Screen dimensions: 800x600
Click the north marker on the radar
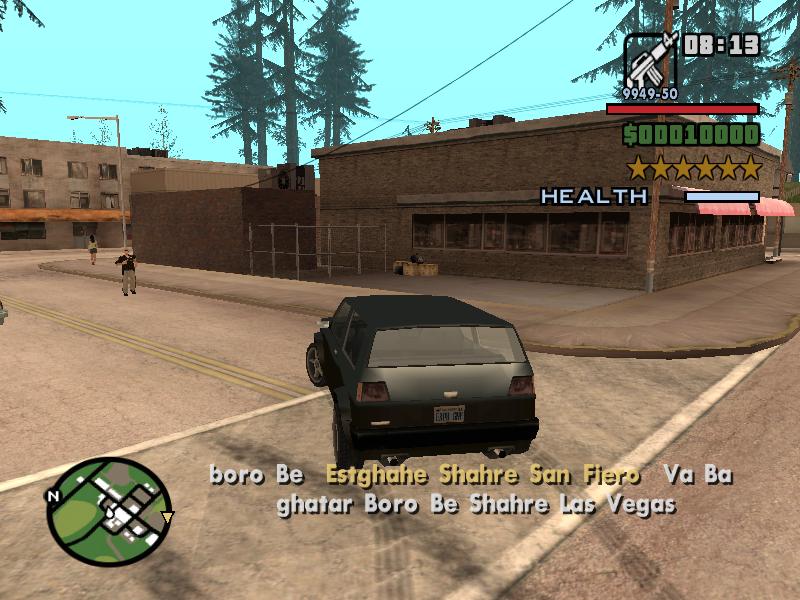point(53,496)
